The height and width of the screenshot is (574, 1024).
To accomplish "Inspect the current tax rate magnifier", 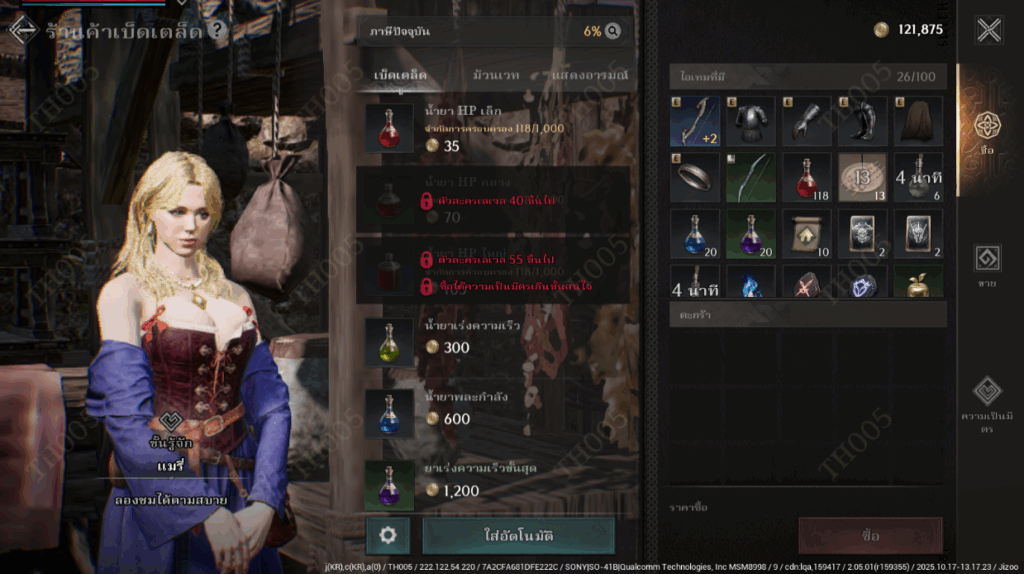I will point(612,31).
